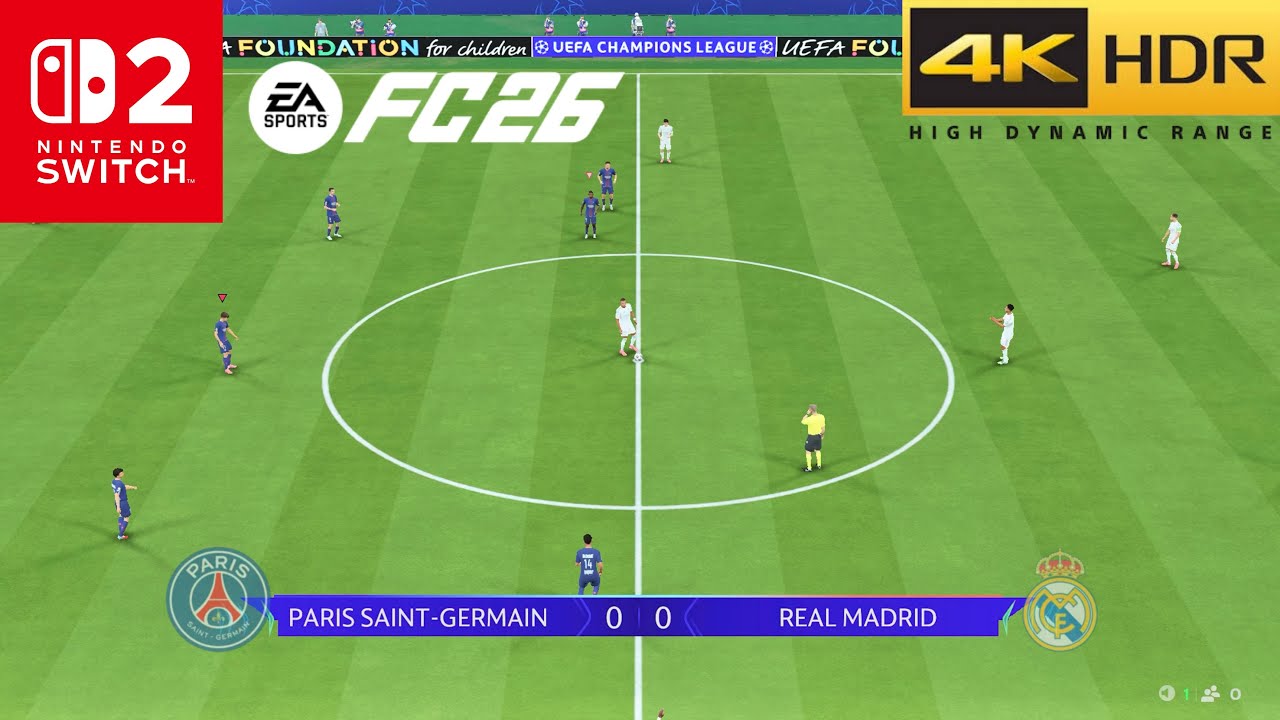Screen dimensions: 1280x720
Task: Click the speaker icon near bottom right
Action: [1167, 693]
